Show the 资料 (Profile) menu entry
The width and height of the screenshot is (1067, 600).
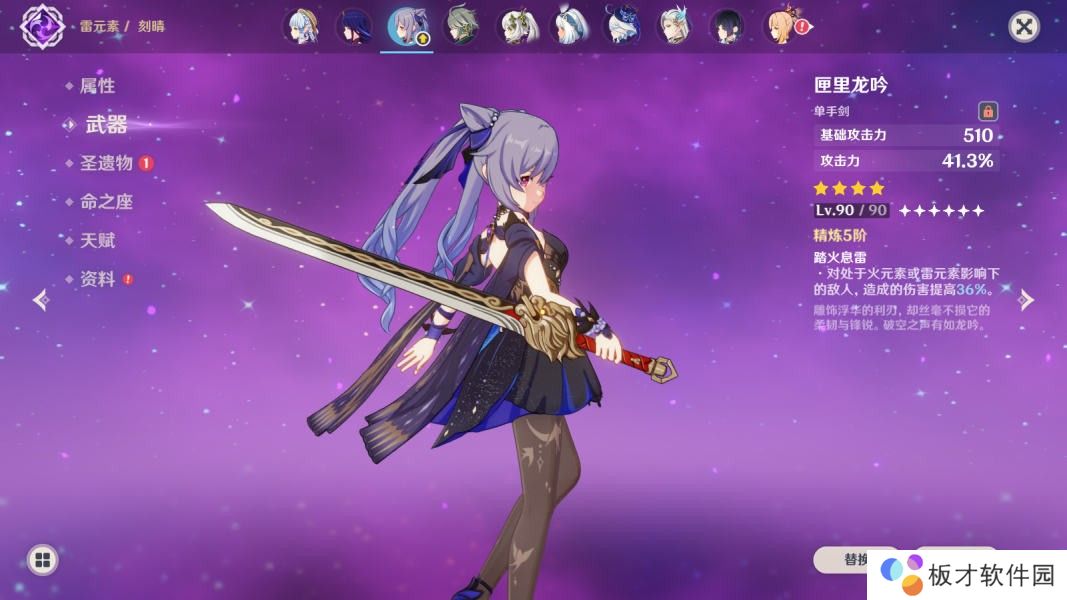tap(97, 280)
